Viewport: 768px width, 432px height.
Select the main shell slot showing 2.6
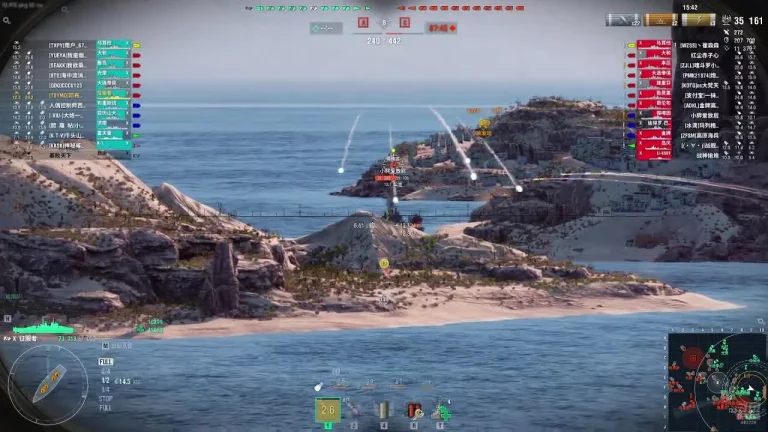[328, 409]
